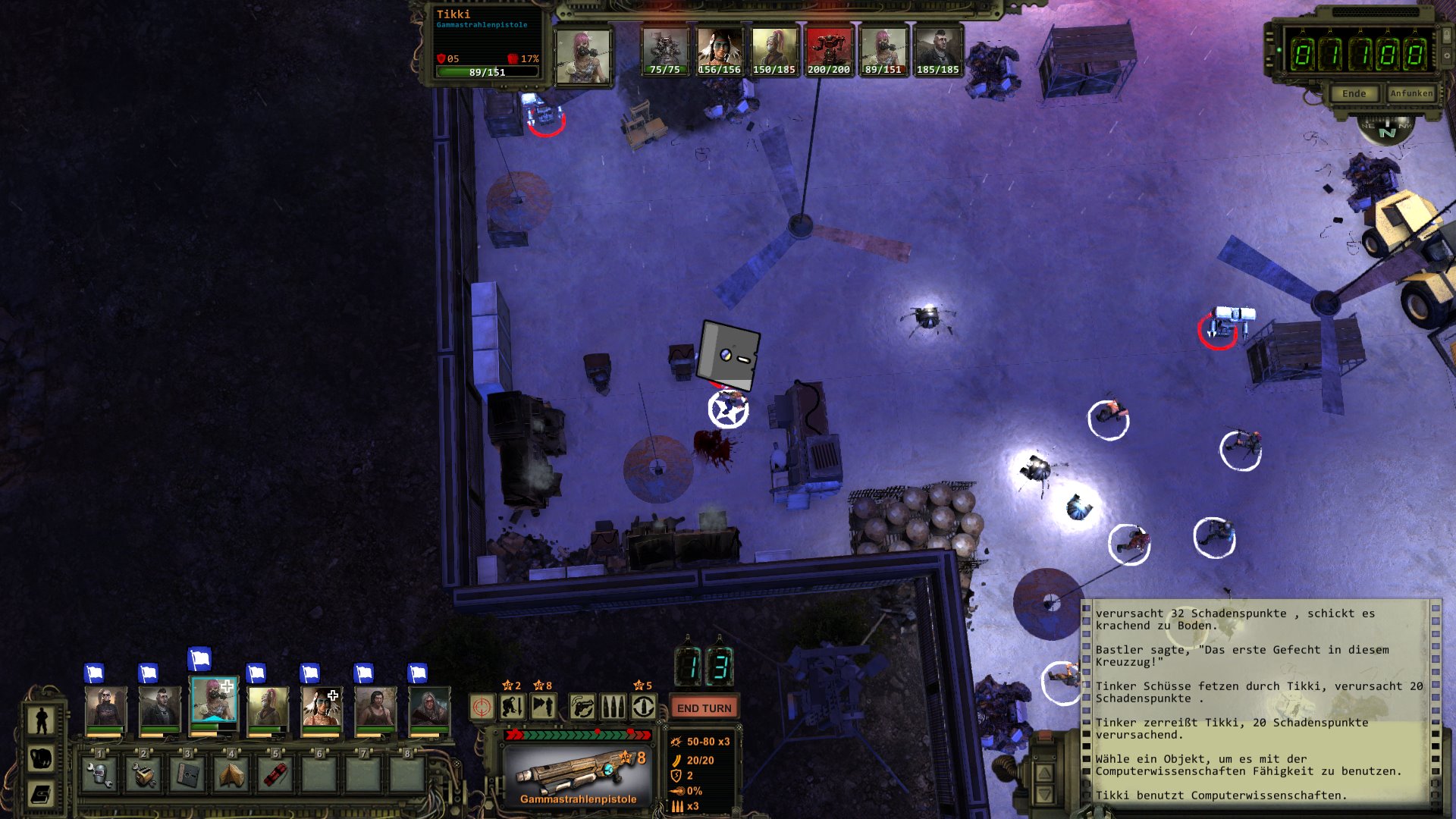
Task: Select the red robot in turn order
Action: pyautogui.click(x=828, y=50)
